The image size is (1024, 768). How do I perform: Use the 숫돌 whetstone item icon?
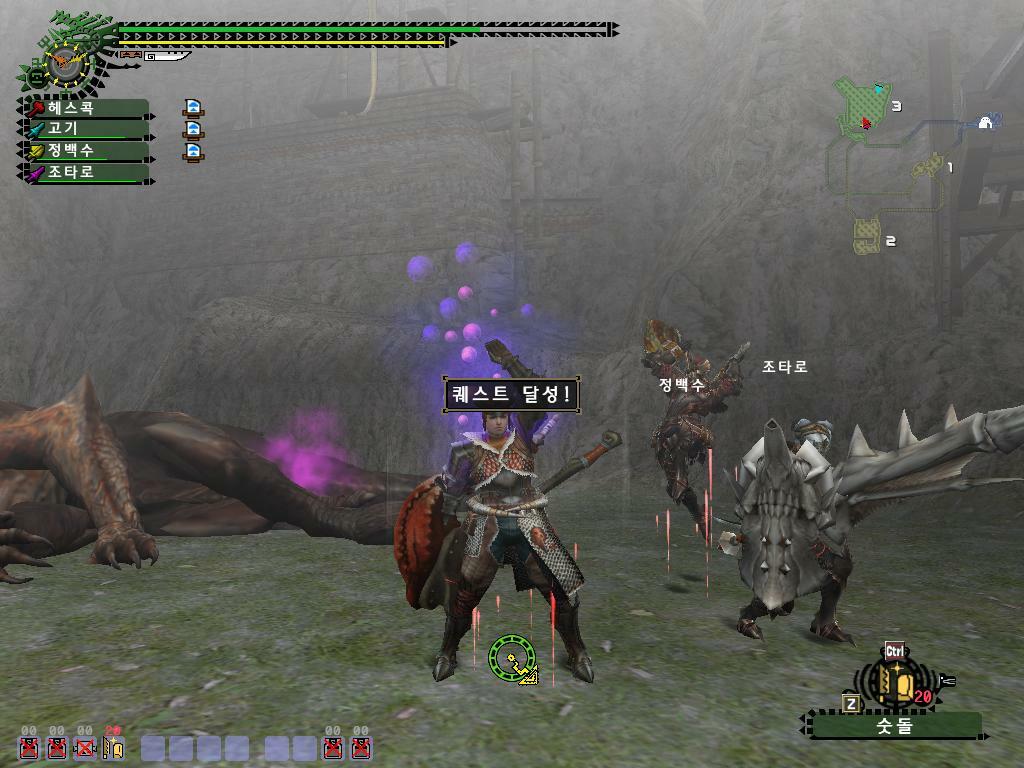pos(896,682)
